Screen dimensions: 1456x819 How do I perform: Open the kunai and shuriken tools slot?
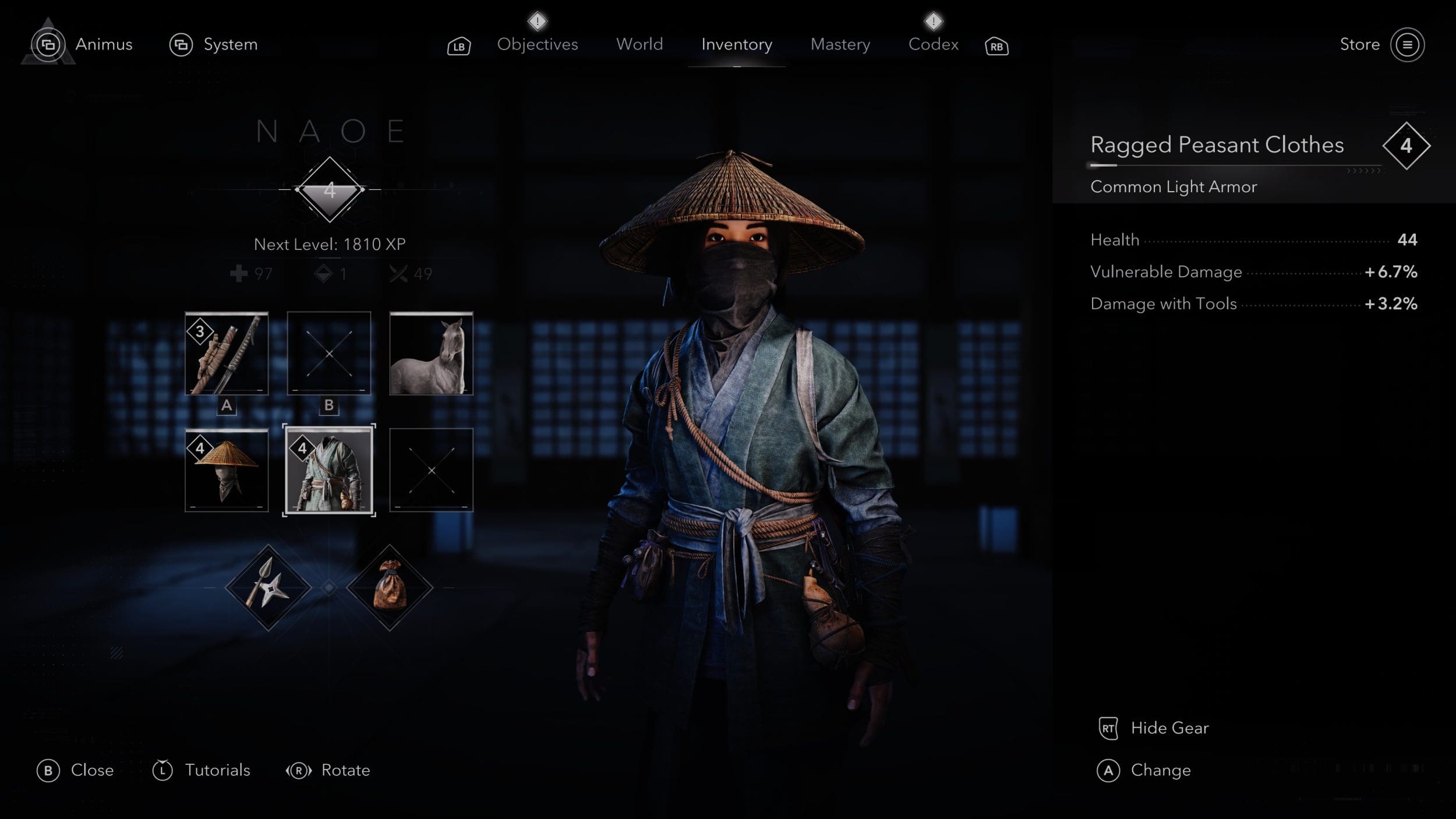268,588
